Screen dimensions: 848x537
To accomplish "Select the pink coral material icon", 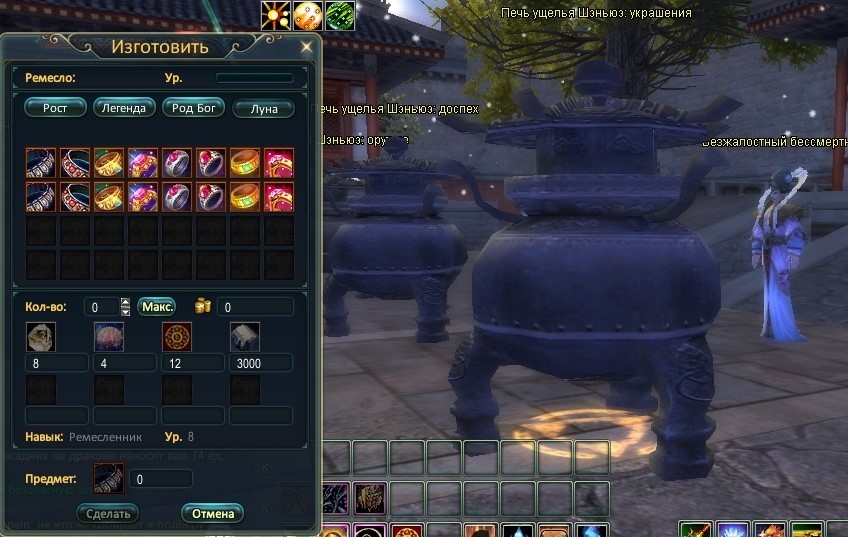I will (109, 336).
